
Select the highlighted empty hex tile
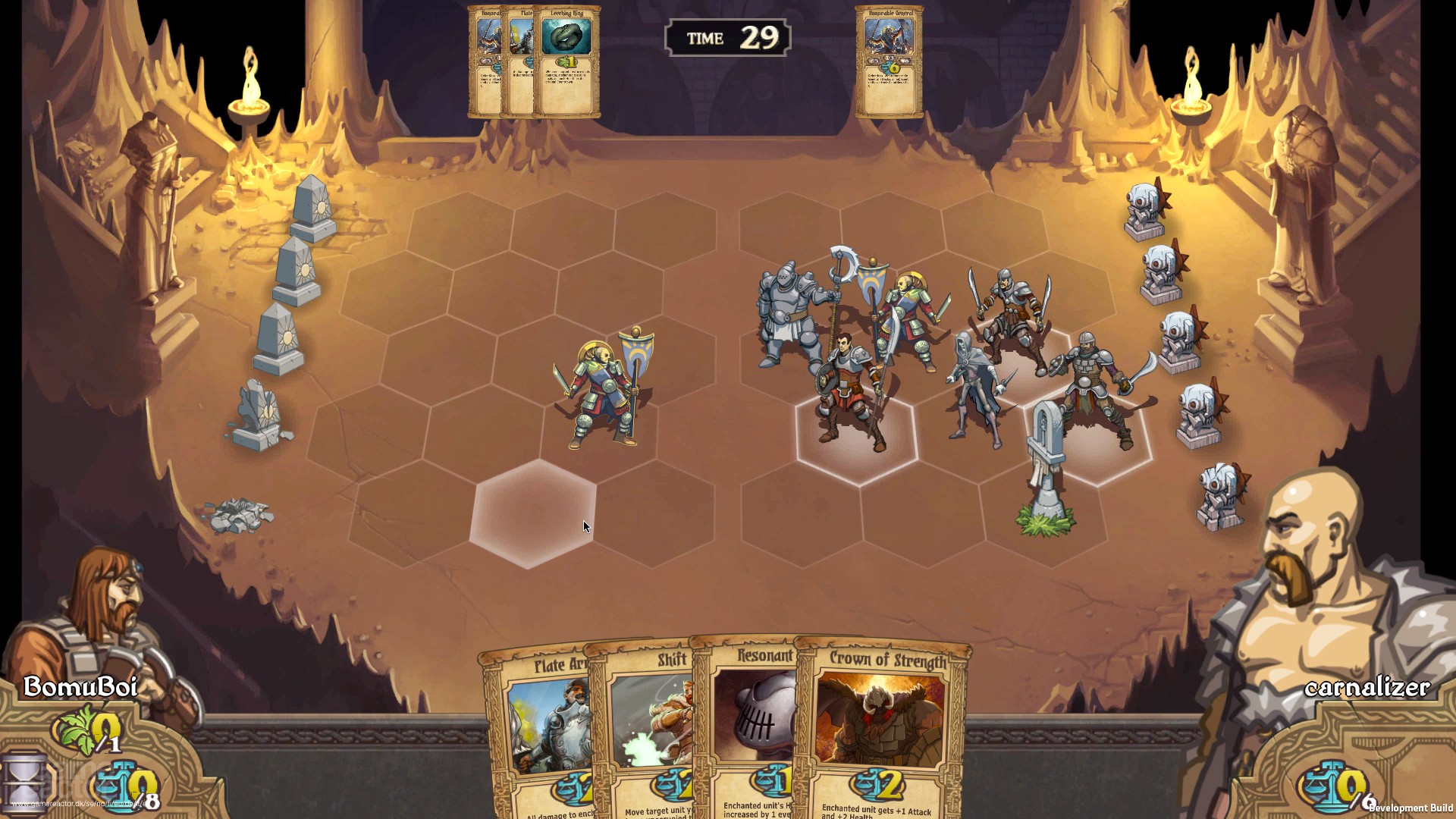[532, 514]
